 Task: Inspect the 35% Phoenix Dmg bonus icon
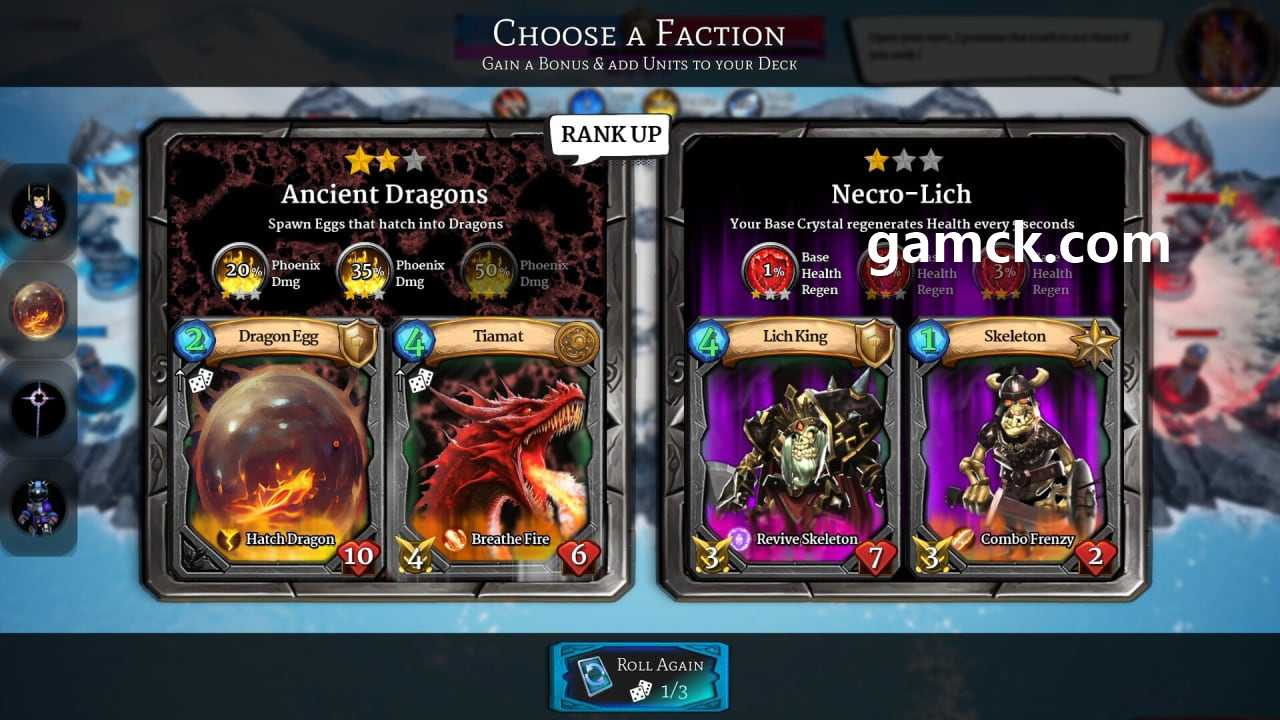(x=363, y=271)
